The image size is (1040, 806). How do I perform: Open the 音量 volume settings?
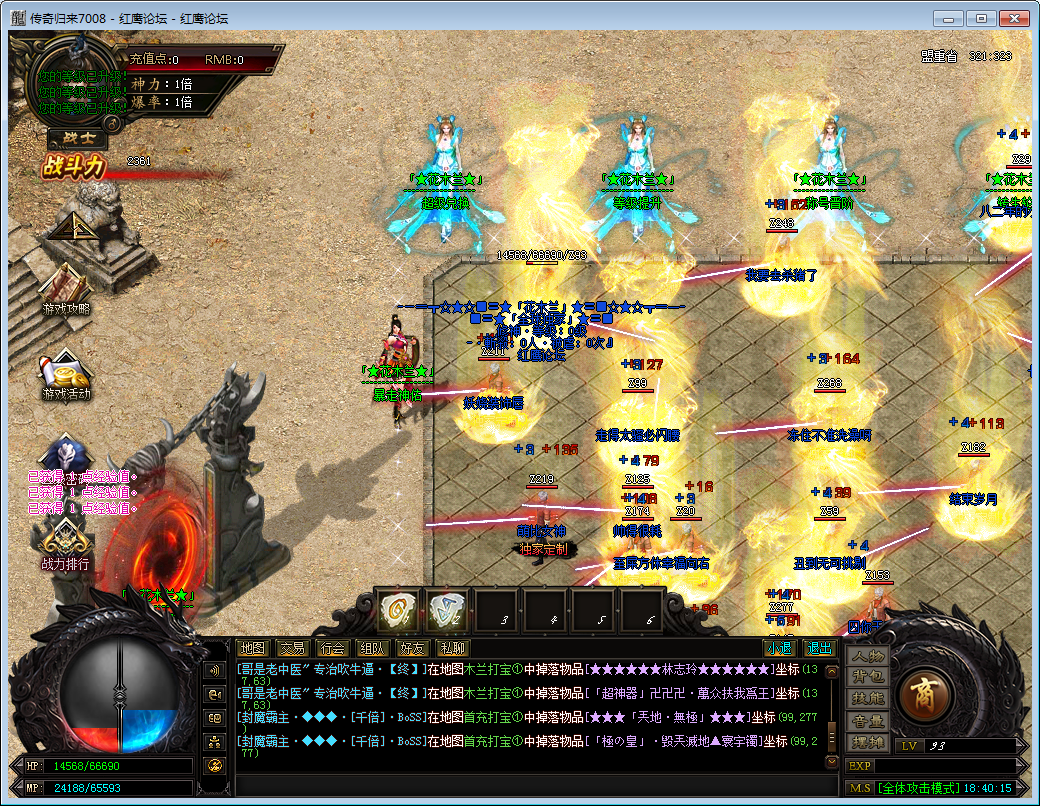867,721
